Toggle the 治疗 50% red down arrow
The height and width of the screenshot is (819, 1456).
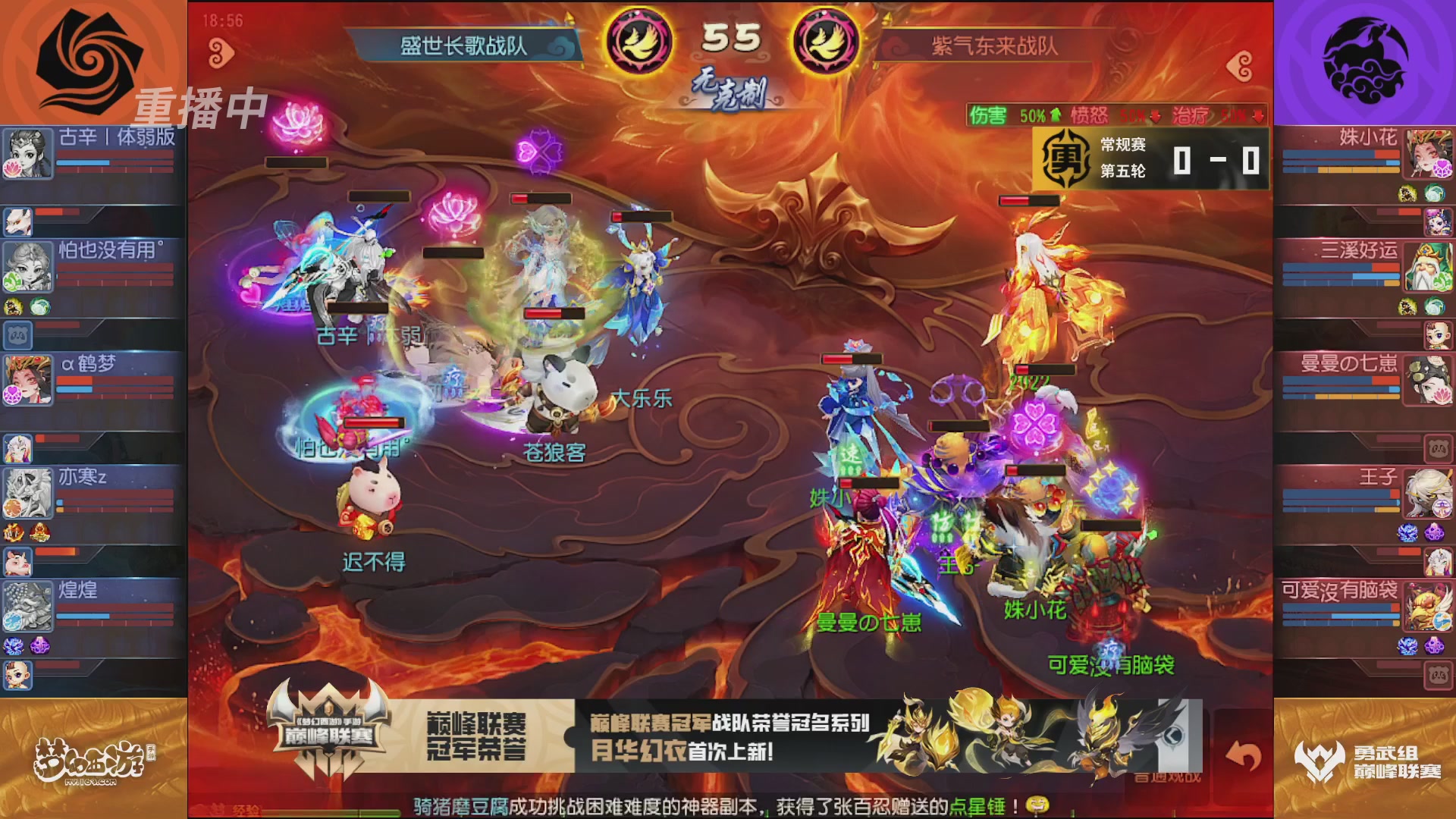coord(1257,118)
